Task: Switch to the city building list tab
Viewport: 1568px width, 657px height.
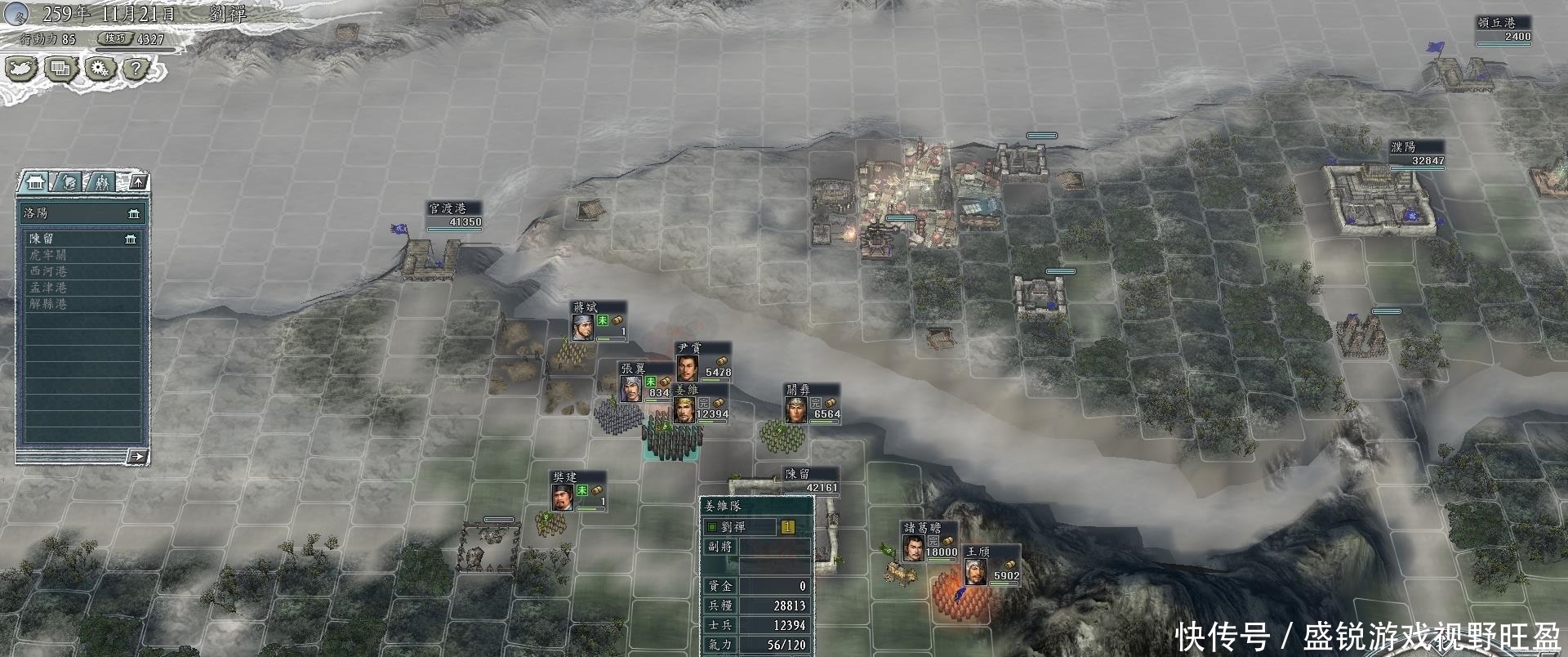Action: (35, 181)
